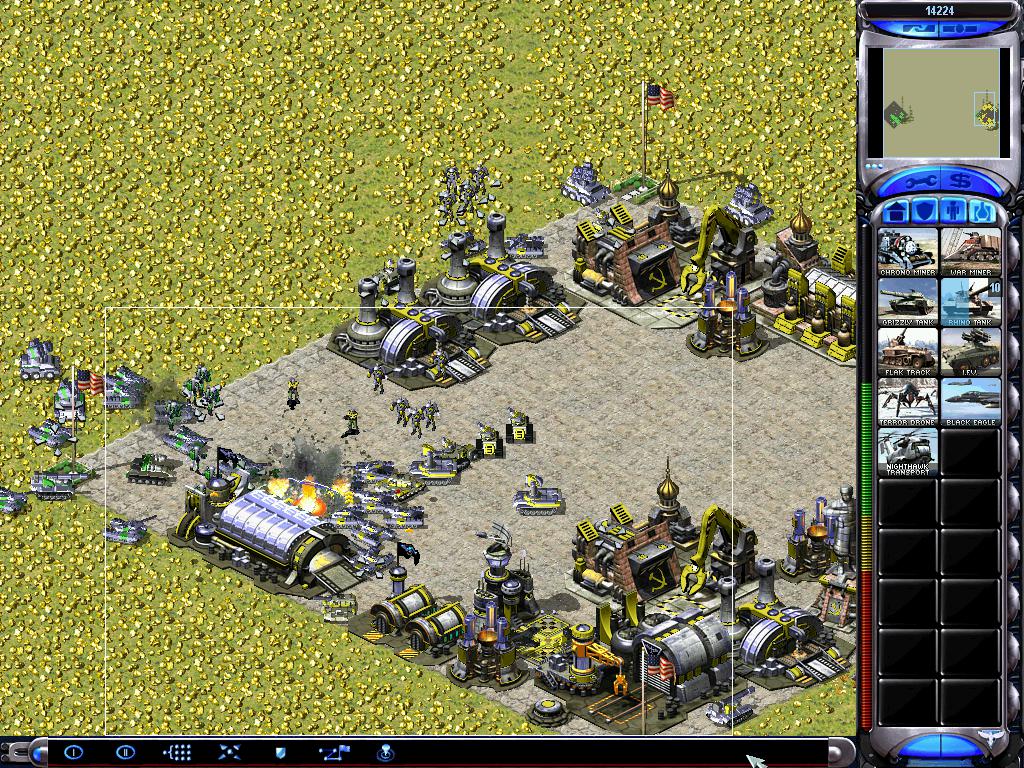
Task: Queue a Nighthawk Transport helicopter
Action: pos(908,452)
